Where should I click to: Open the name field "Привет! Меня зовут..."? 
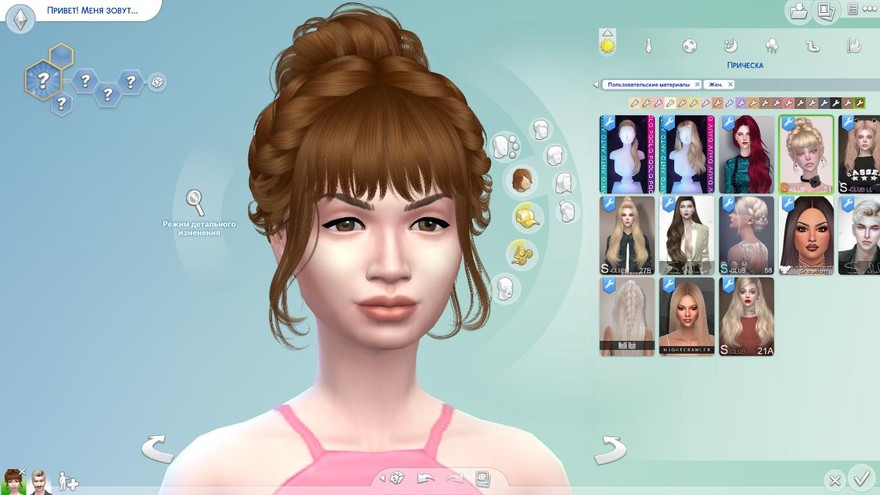[x=91, y=11]
